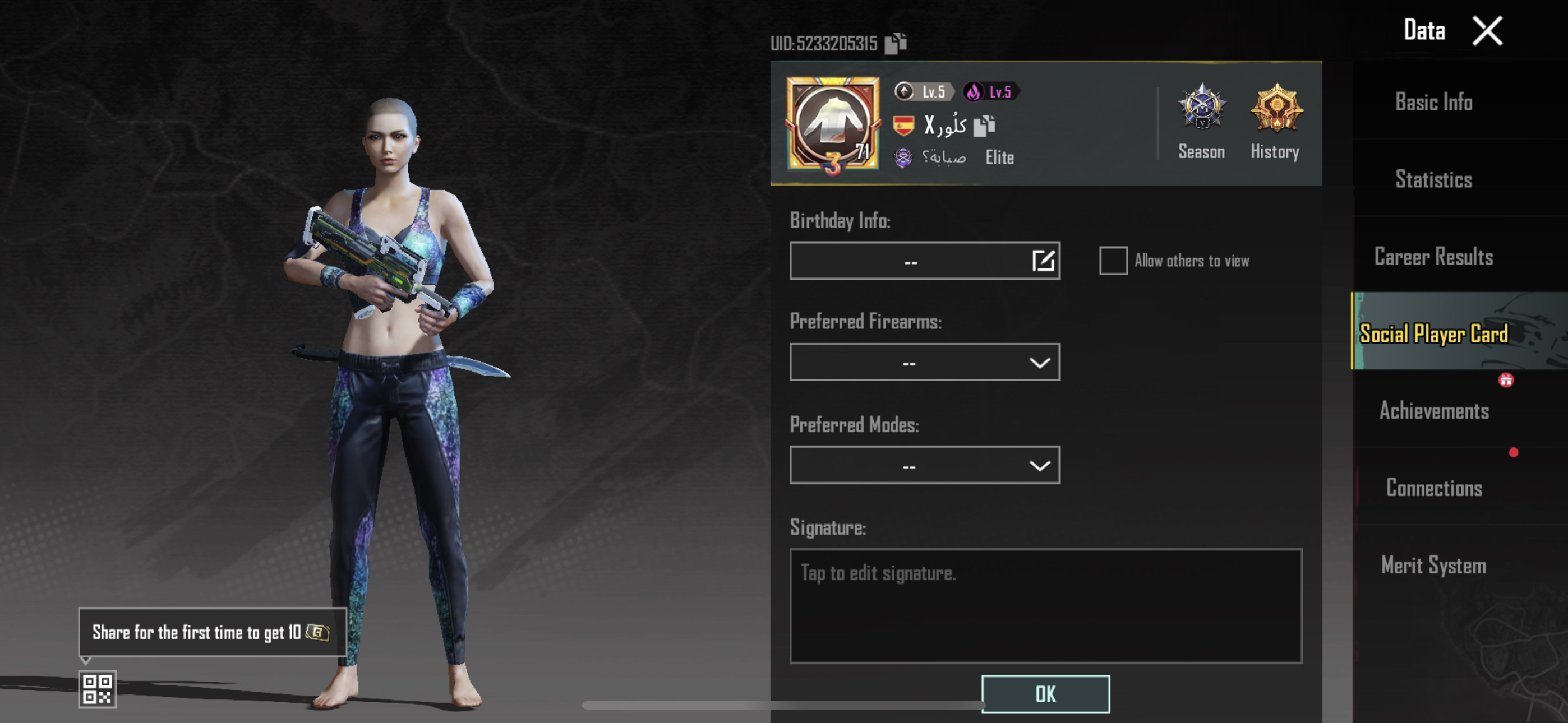Confirm with the OK button
This screenshot has height=723, width=1568.
1045,694
